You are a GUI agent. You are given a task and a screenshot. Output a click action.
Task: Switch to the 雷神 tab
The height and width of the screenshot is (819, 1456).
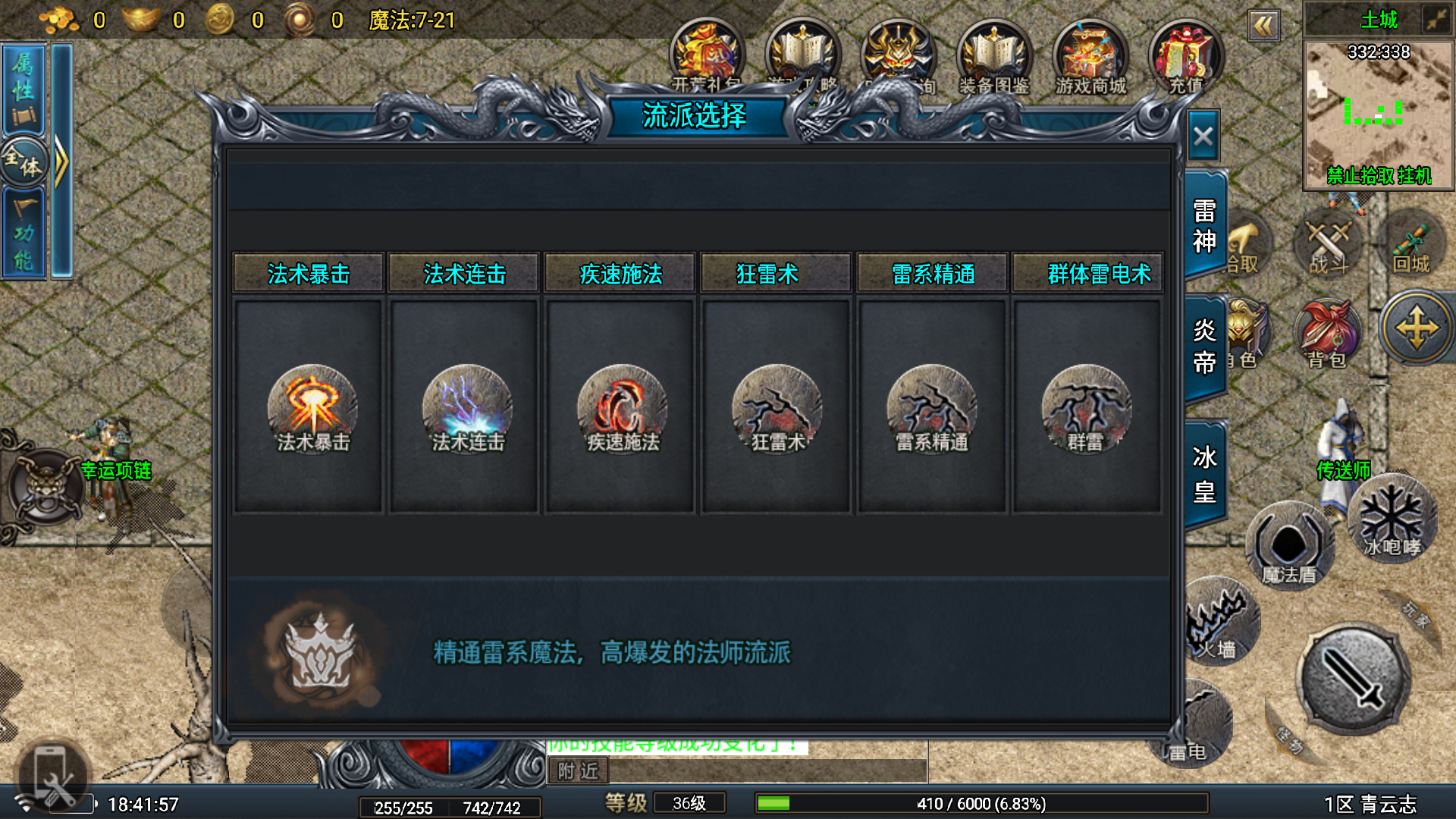click(x=1204, y=225)
